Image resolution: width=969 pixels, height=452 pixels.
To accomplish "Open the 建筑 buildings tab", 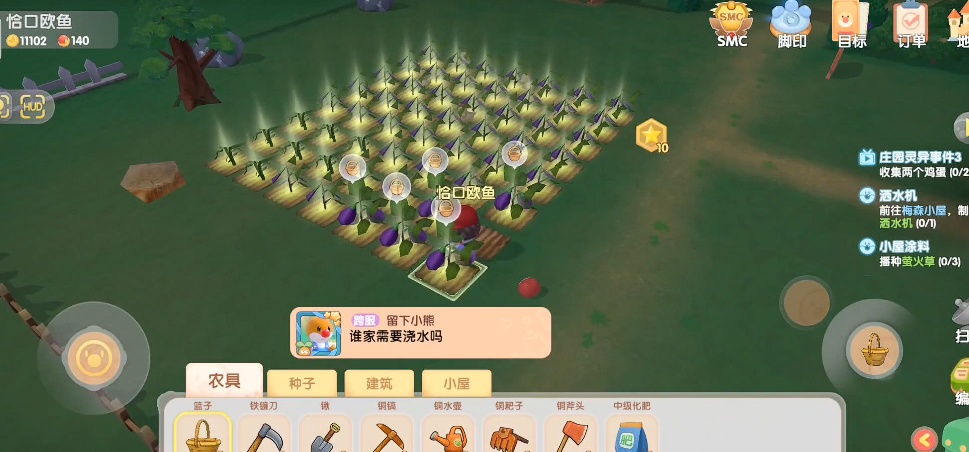I will [x=378, y=383].
